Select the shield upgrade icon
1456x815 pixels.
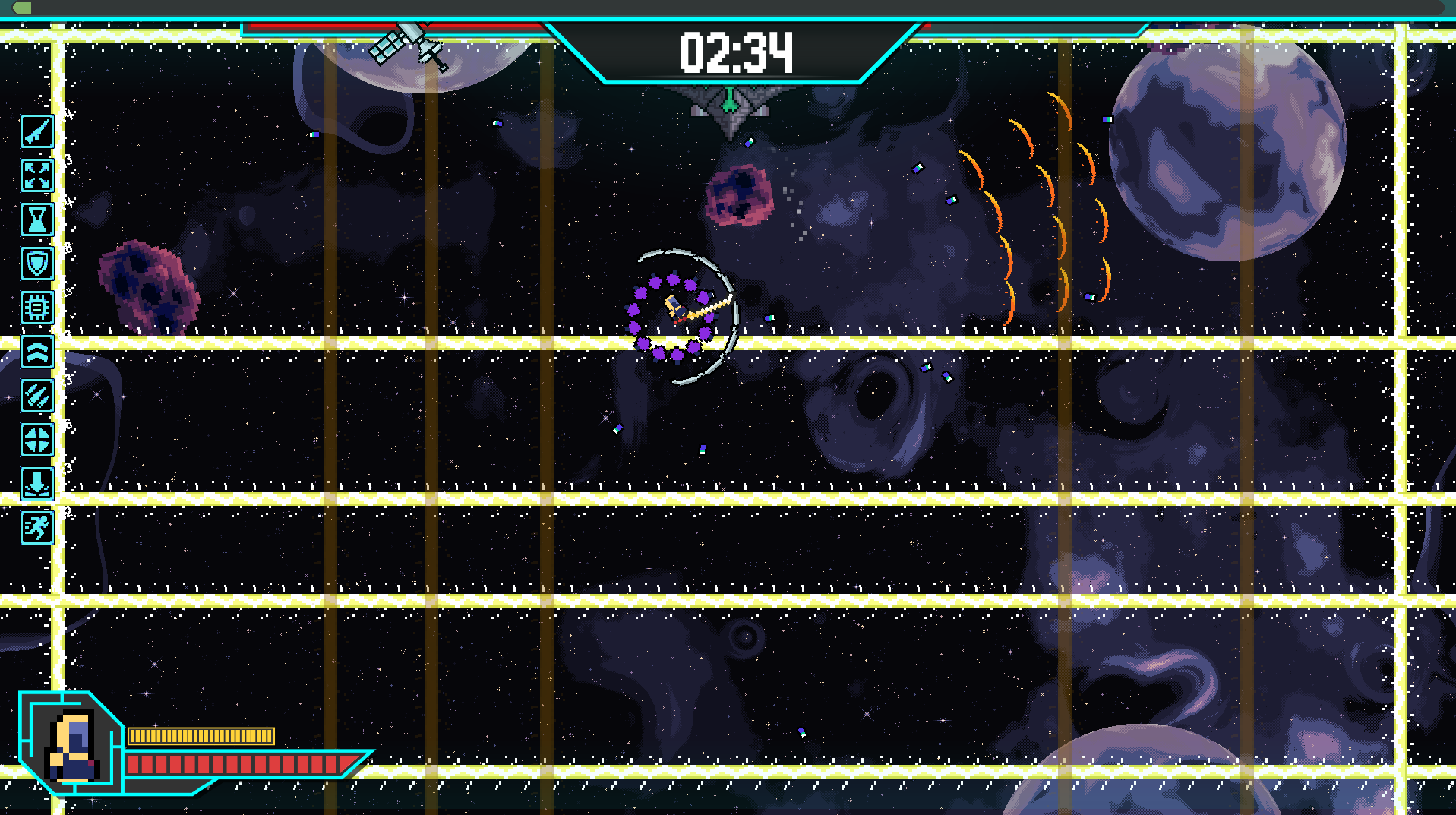36,264
